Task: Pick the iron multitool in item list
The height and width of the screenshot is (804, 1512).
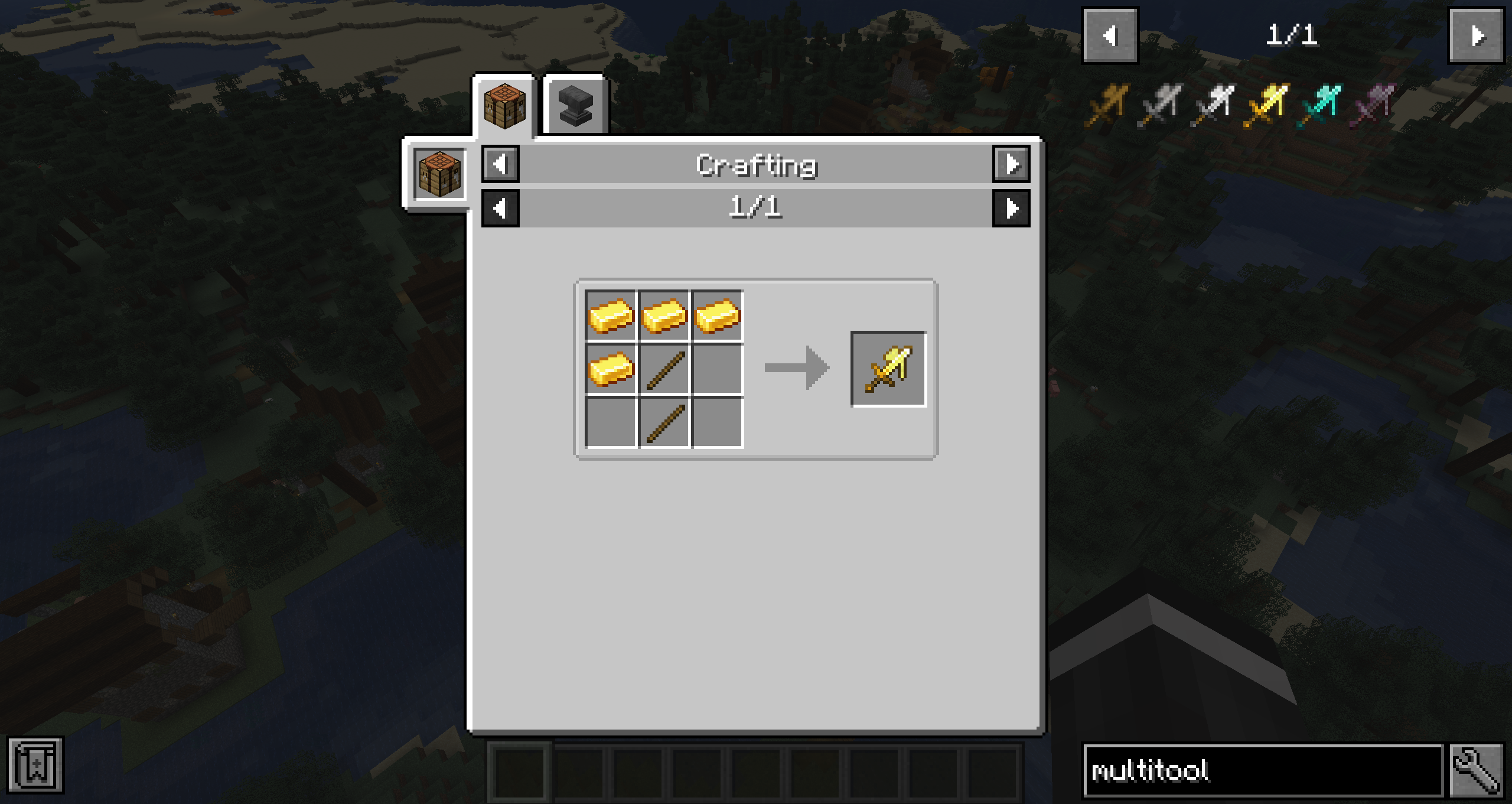Action: 1213,105
